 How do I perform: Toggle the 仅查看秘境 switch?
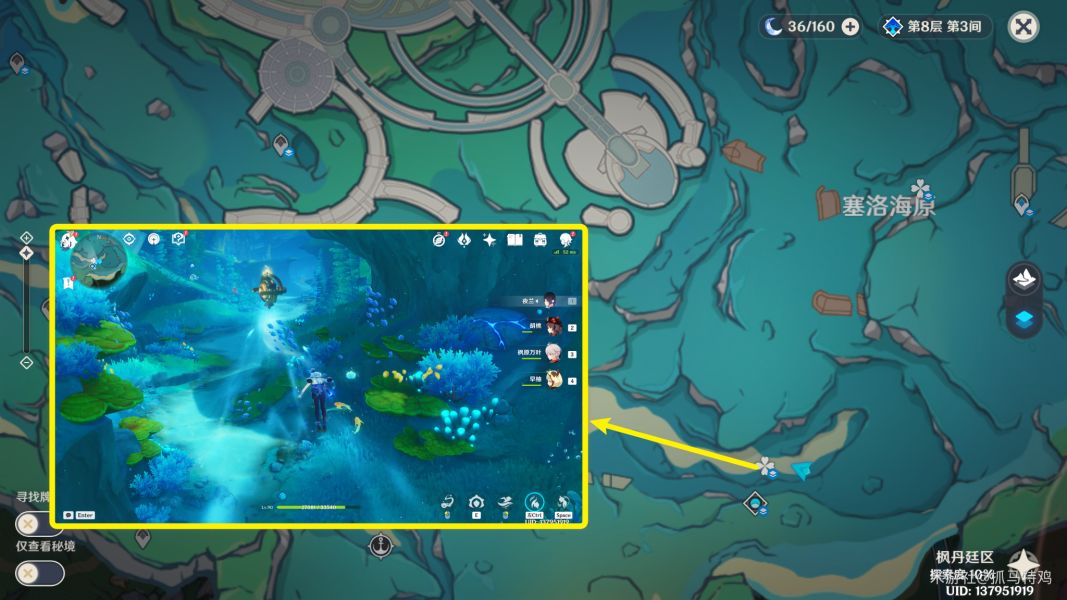[40, 573]
